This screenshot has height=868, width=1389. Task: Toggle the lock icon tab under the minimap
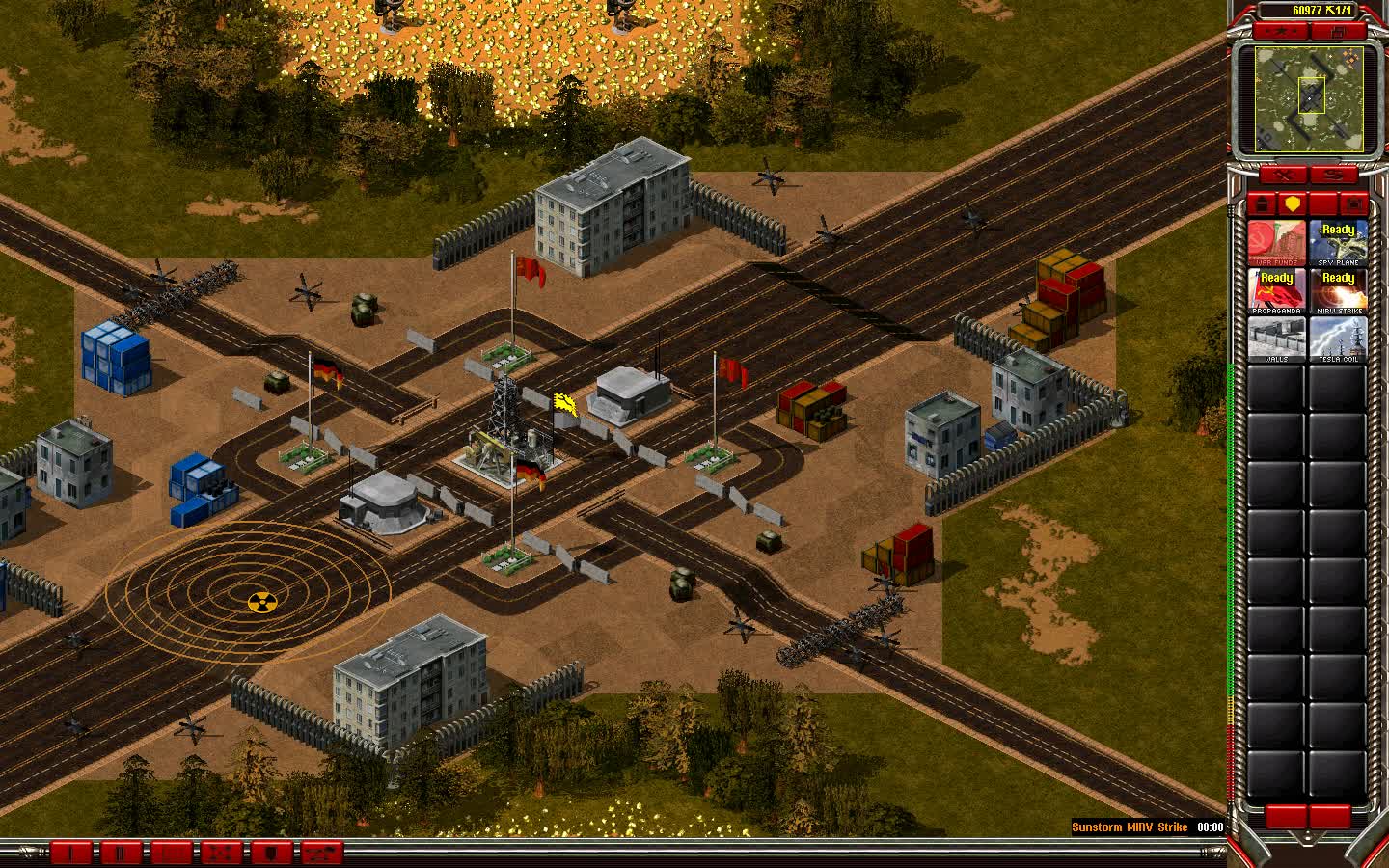pos(1262,203)
